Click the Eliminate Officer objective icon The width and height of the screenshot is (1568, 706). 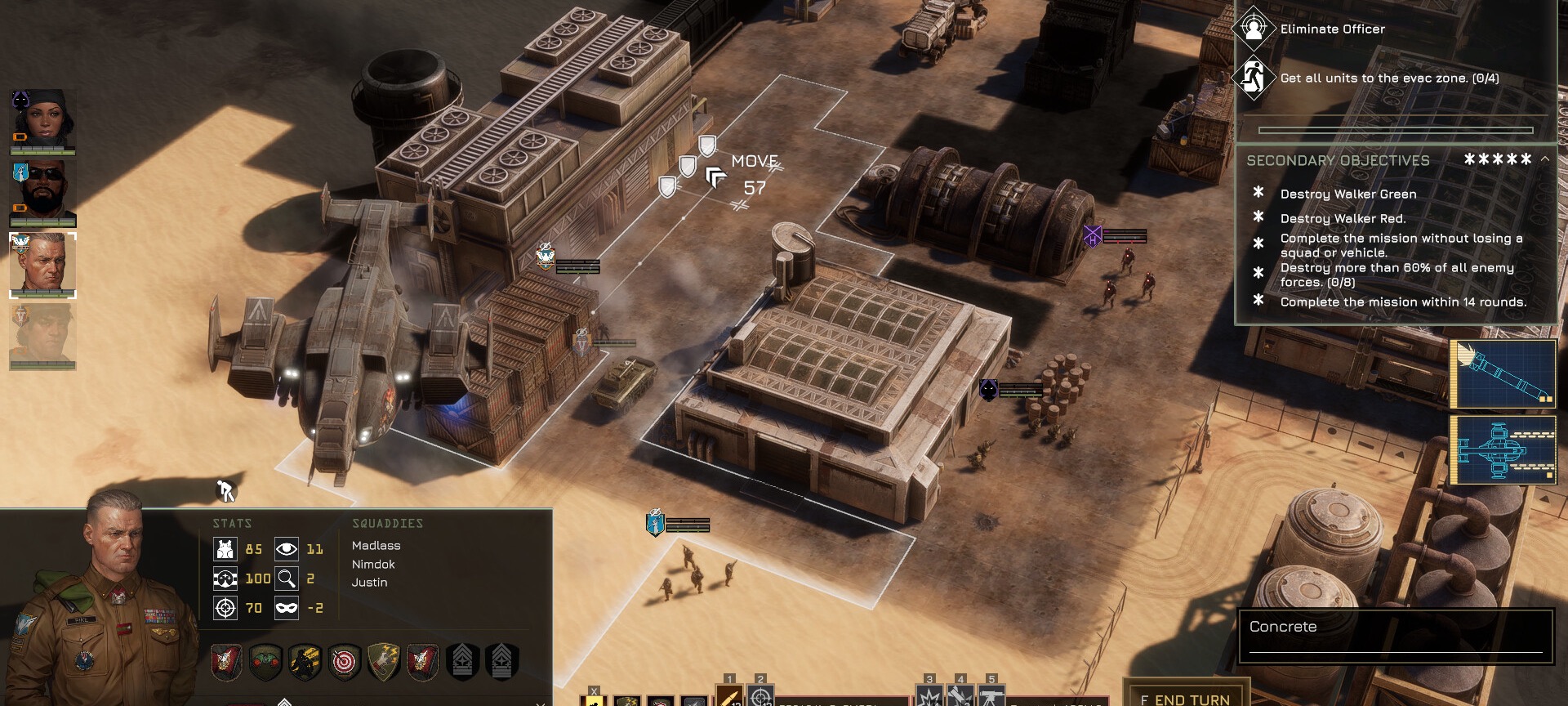1254,29
